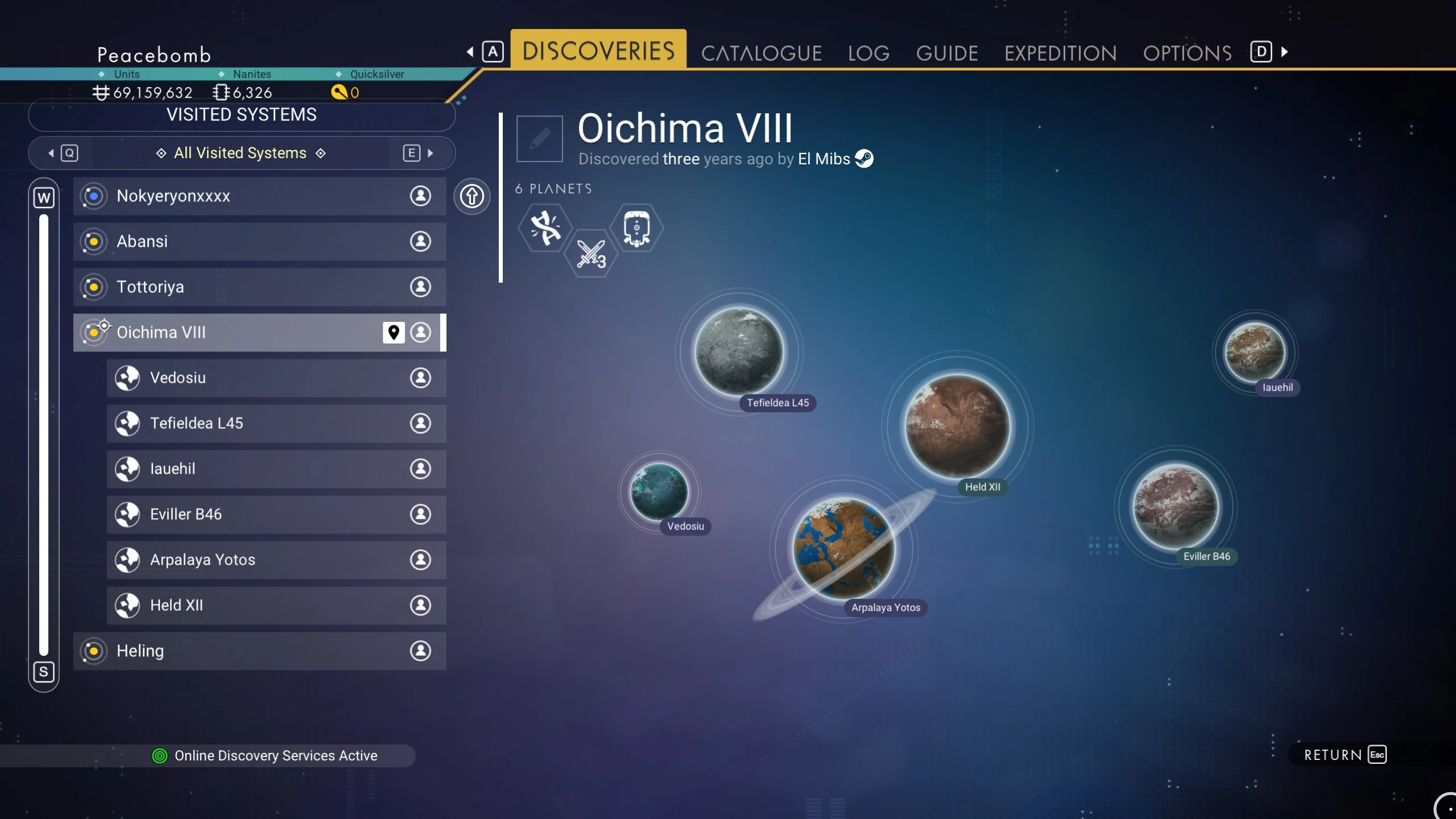
Task: Switch to the Catalogue tab
Action: click(x=761, y=53)
